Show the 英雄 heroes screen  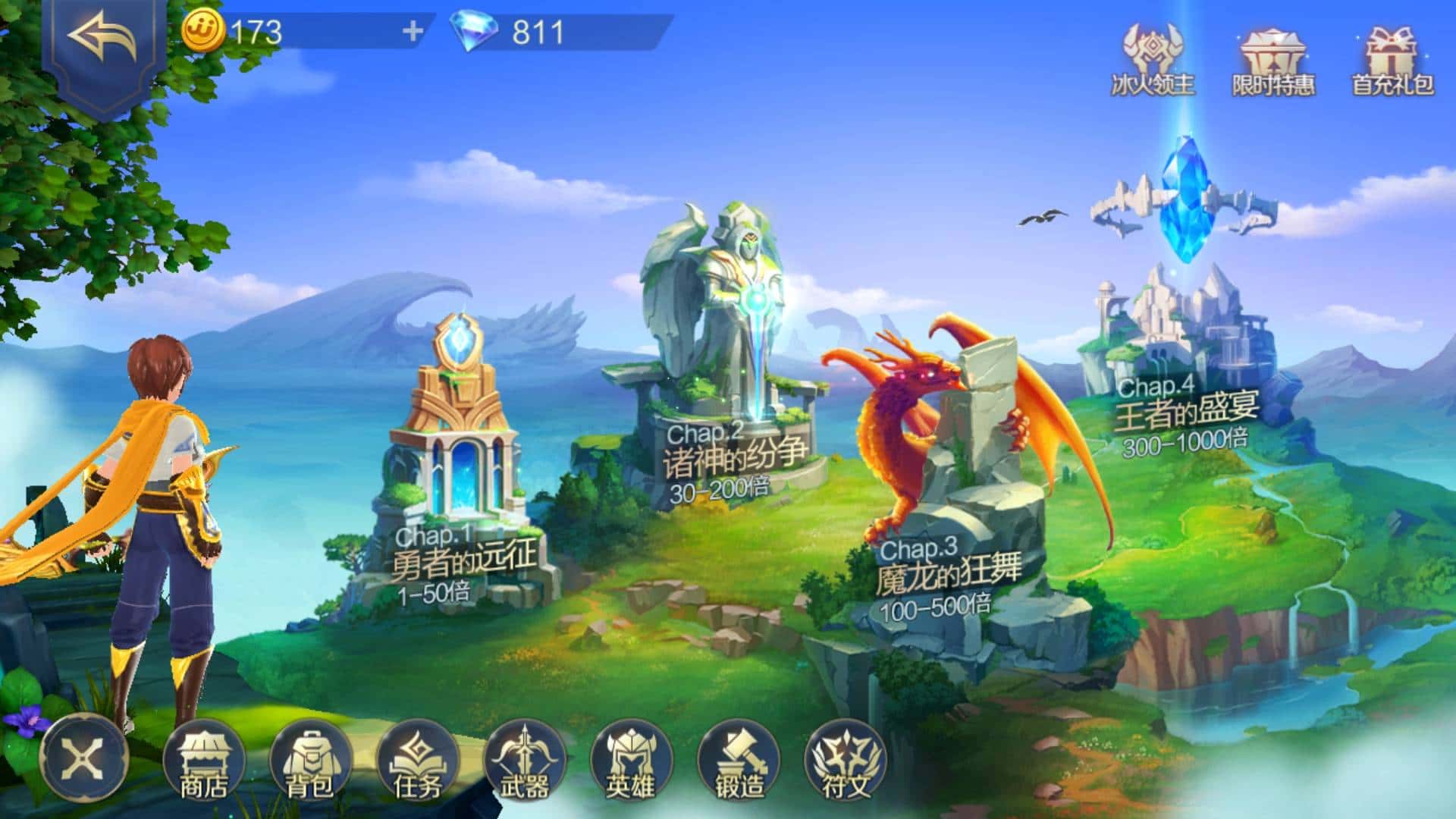point(630,762)
